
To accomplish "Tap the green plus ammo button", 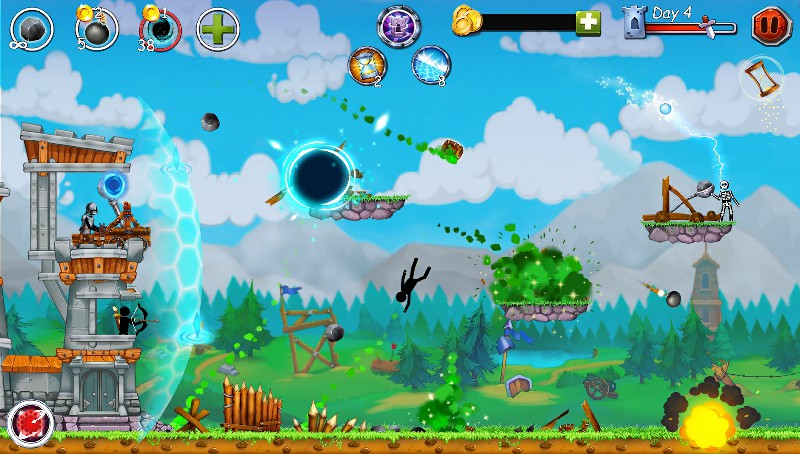I will 217,27.
